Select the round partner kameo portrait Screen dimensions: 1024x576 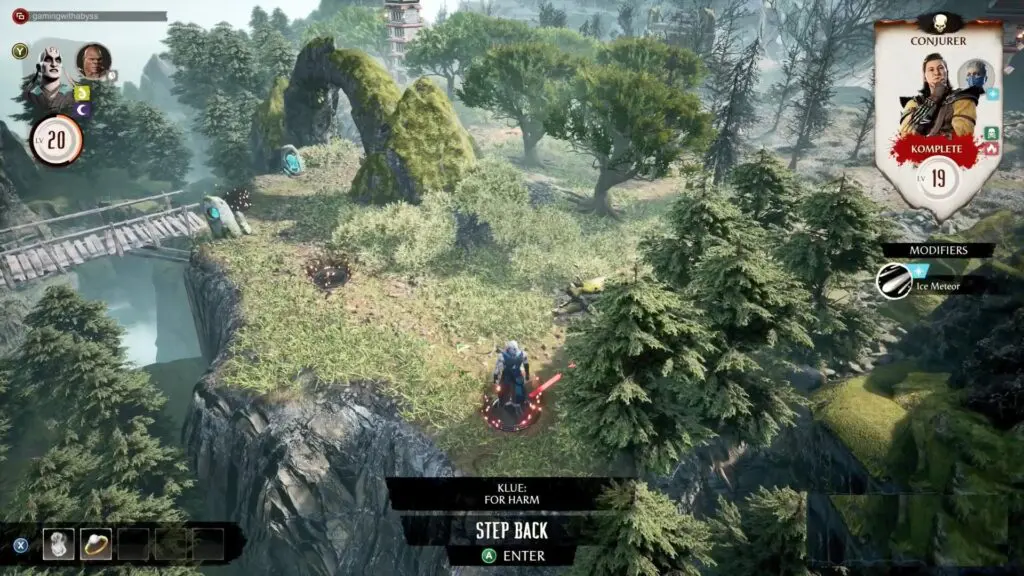point(93,60)
